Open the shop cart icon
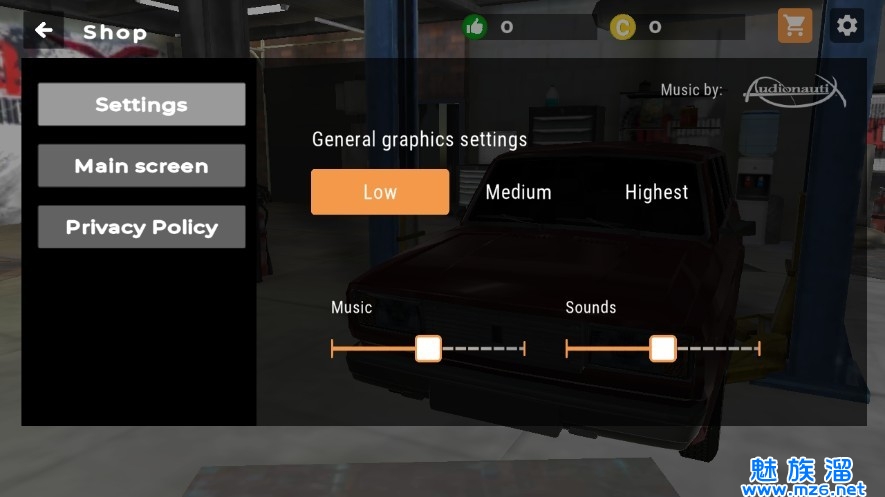 pyautogui.click(x=795, y=27)
